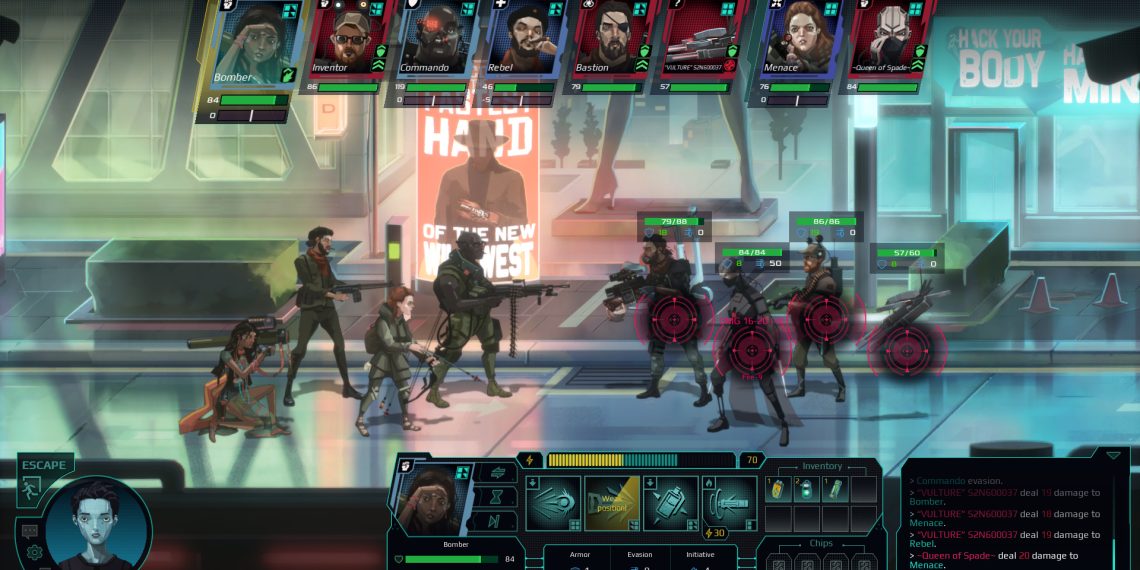This screenshot has height=570, width=1140.
Task: End turn with the skip-forward button
Action: point(495,520)
